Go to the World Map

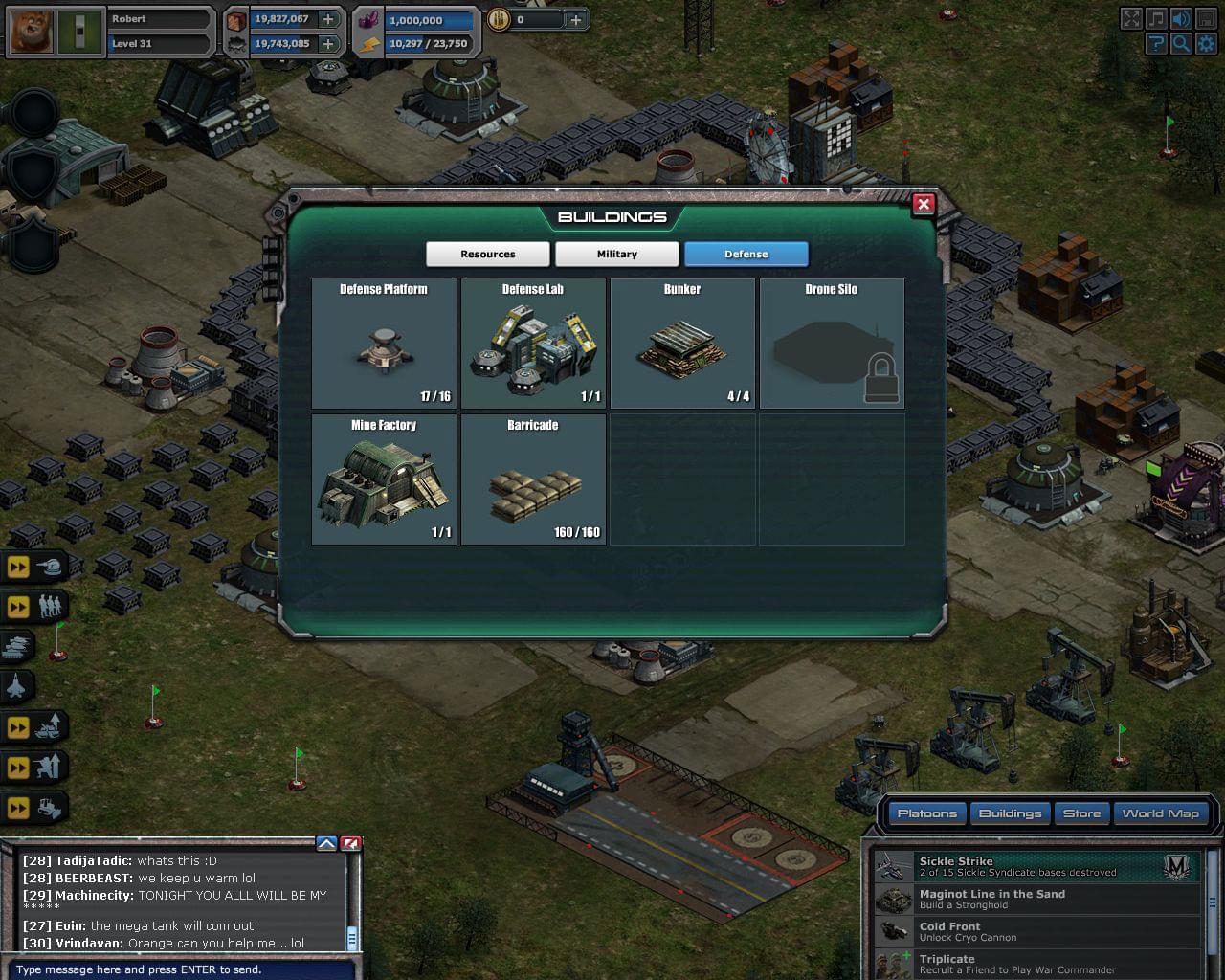click(x=1160, y=813)
